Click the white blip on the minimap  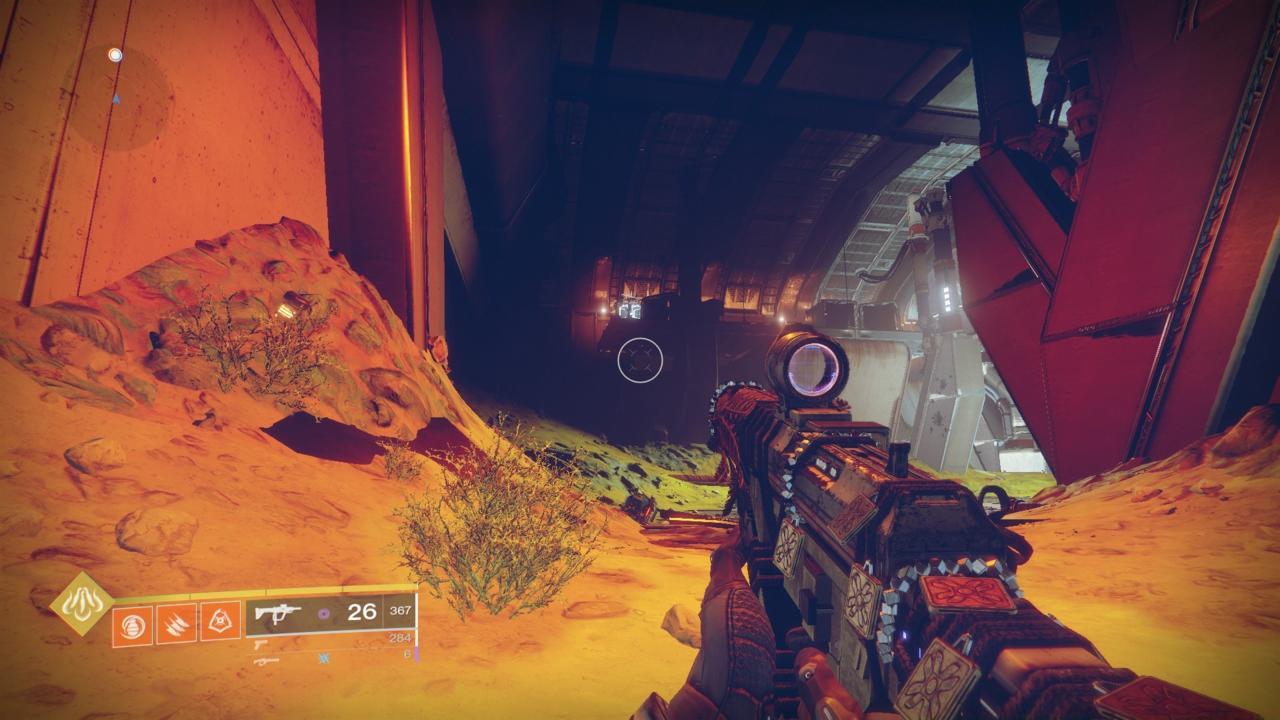[x=115, y=54]
